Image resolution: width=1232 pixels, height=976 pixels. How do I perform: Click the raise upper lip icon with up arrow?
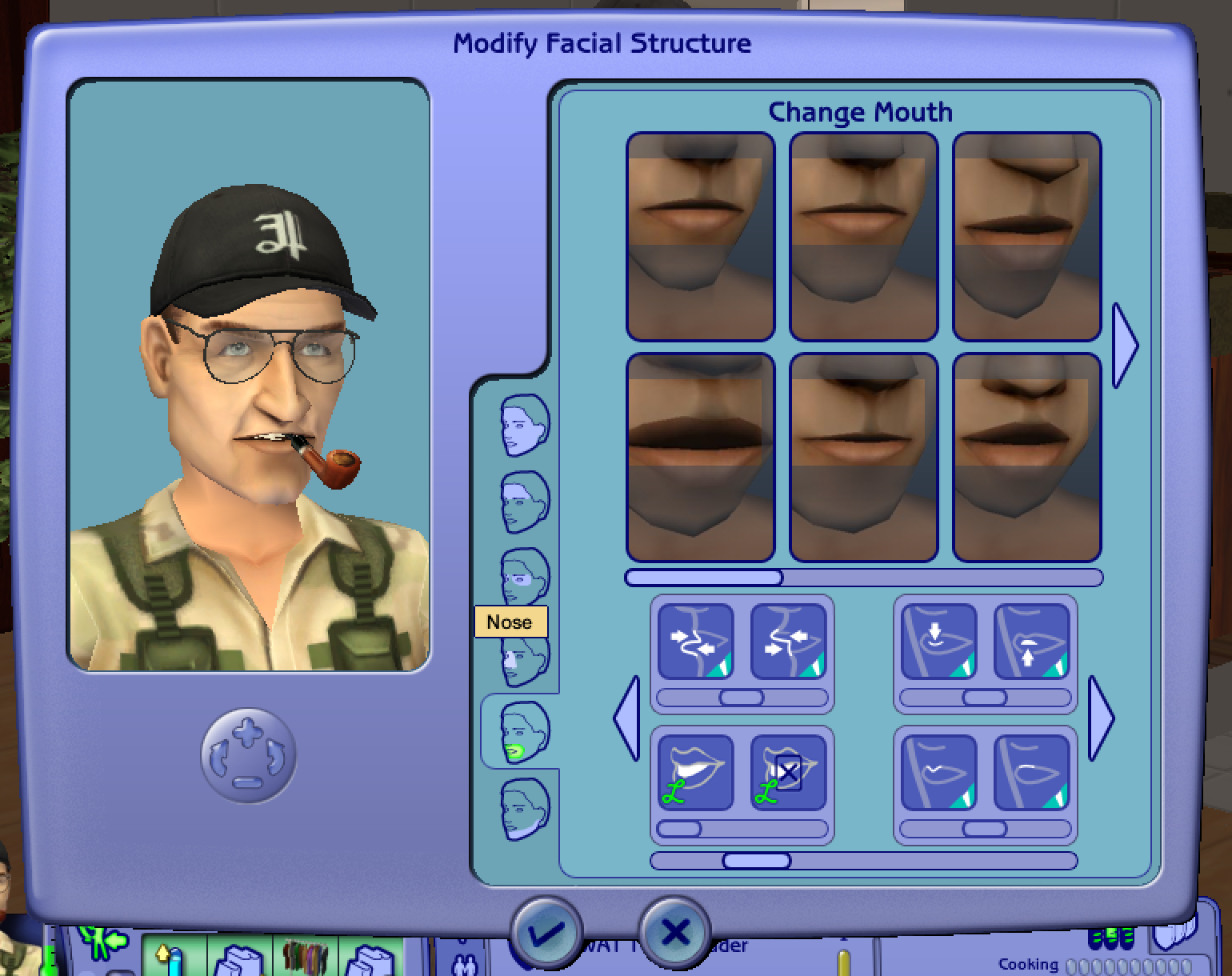1032,641
